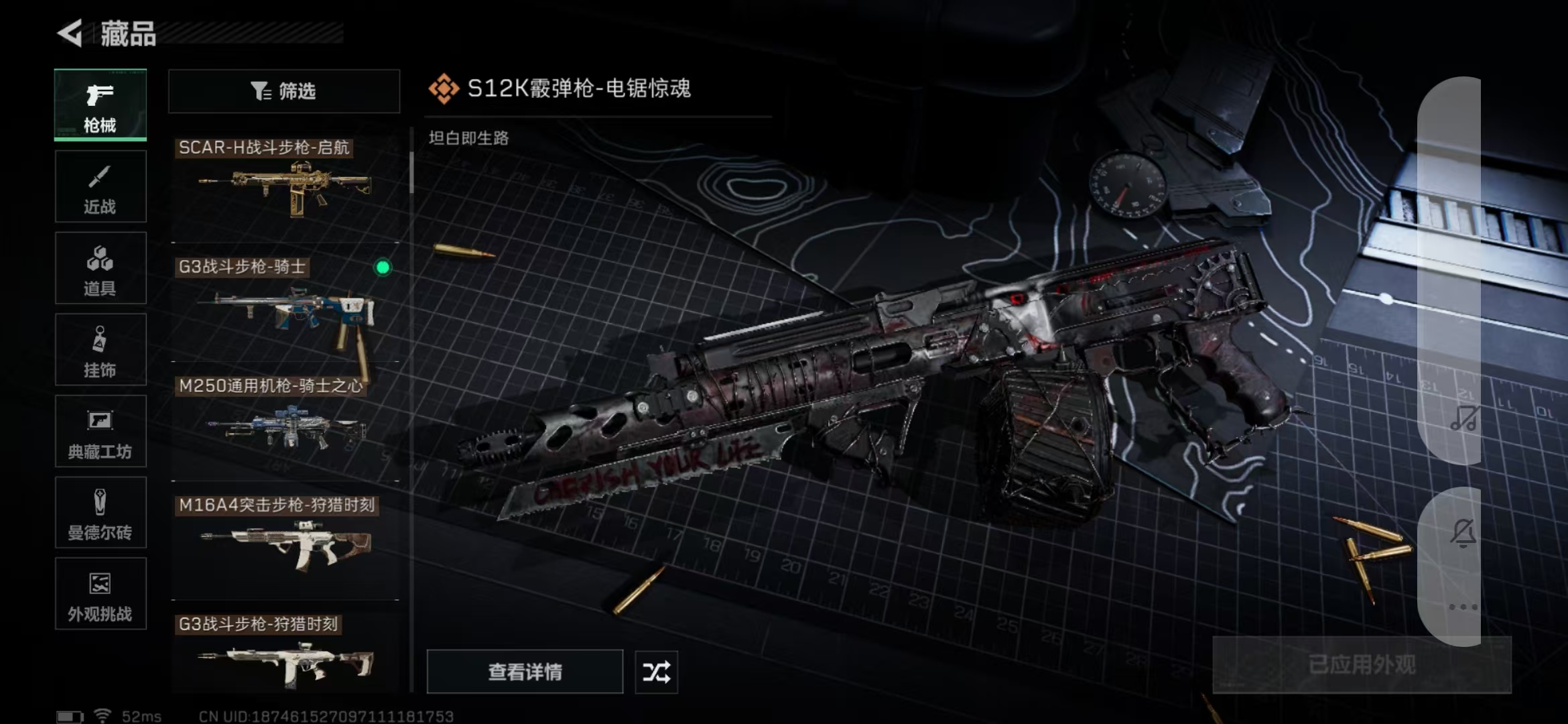Select the 典藏工坊 workshop icon
The width and height of the screenshot is (1568, 724).
[100, 431]
